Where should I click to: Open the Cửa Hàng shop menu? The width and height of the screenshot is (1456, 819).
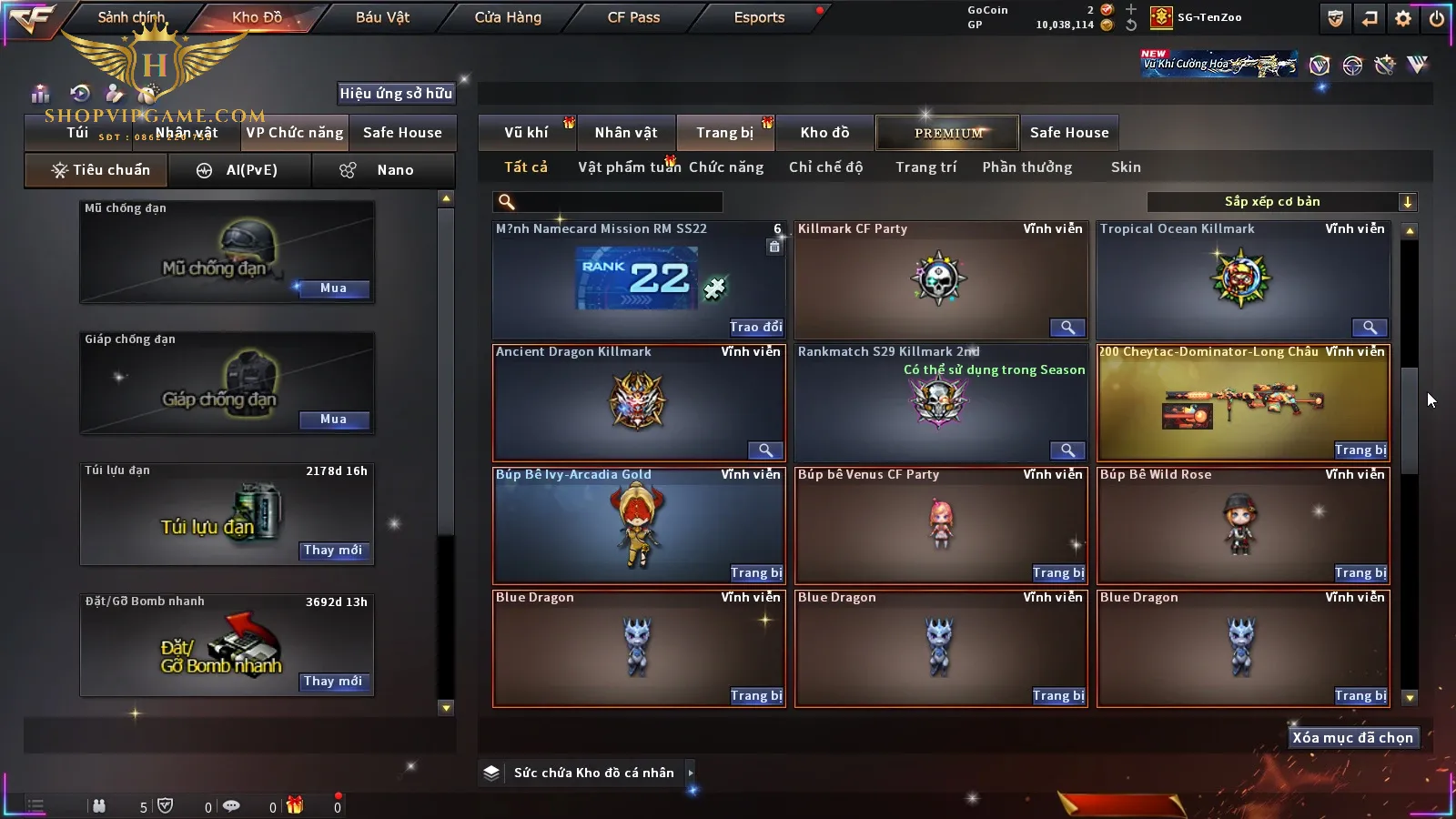(508, 17)
